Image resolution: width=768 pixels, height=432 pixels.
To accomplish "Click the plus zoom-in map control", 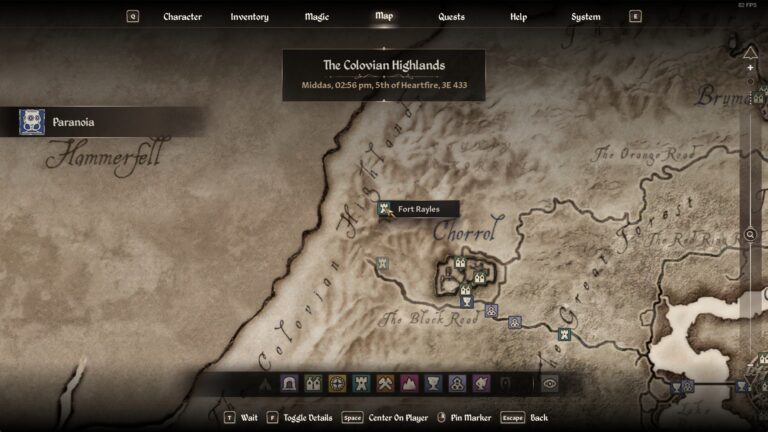I will click(750, 68).
